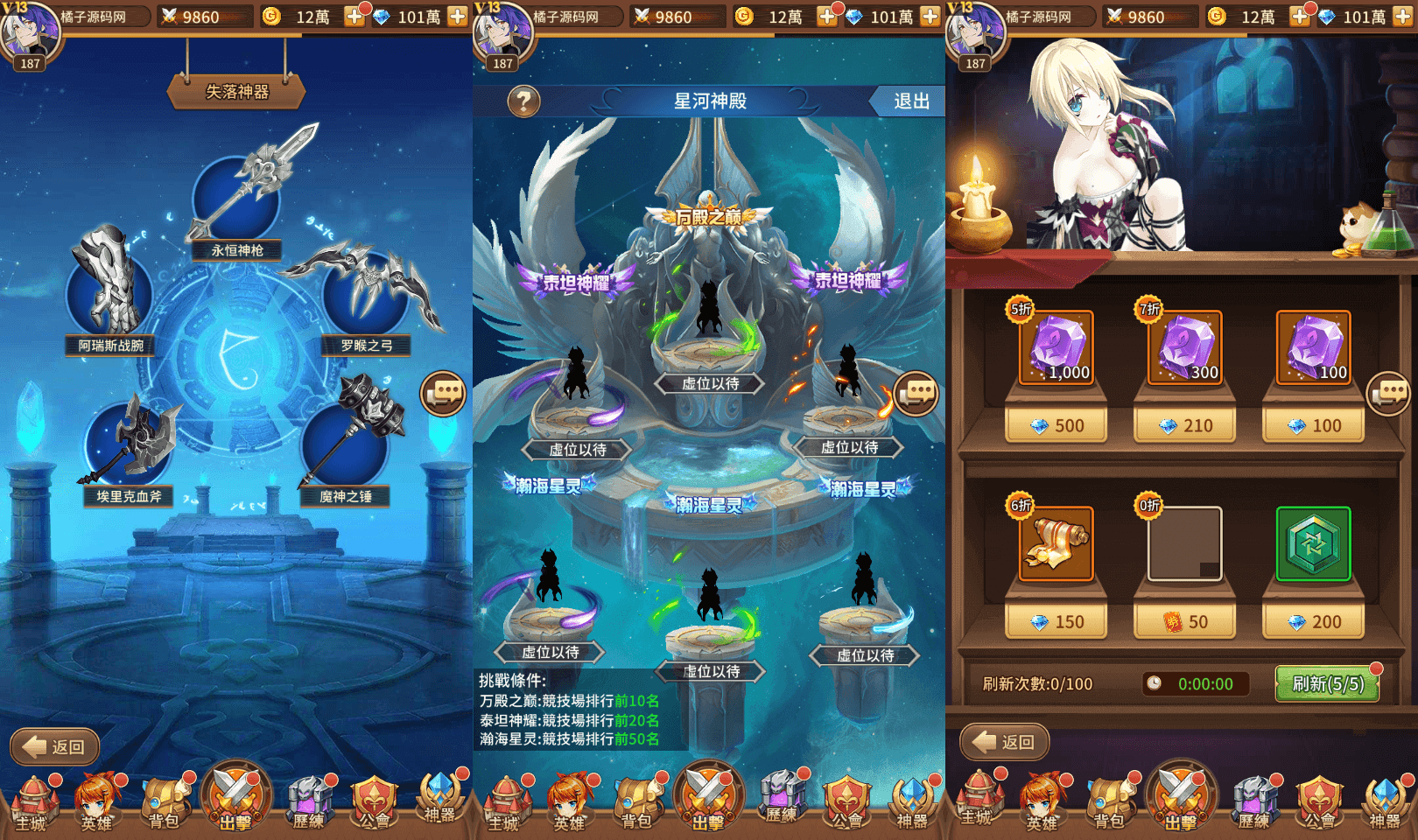Open the 出擊 battle menu icon

[x=233, y=796]
